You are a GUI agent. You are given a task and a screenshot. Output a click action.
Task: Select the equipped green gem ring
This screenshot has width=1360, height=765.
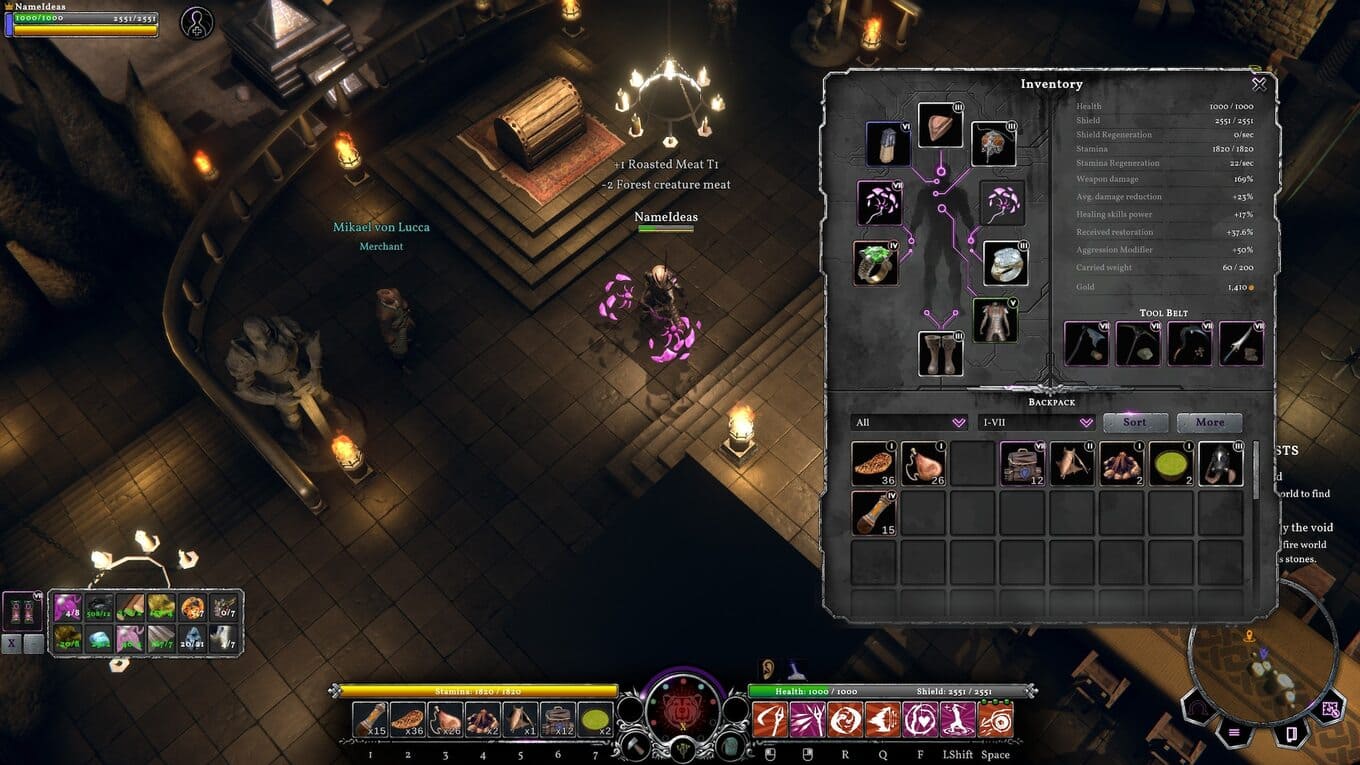(875, 263)
